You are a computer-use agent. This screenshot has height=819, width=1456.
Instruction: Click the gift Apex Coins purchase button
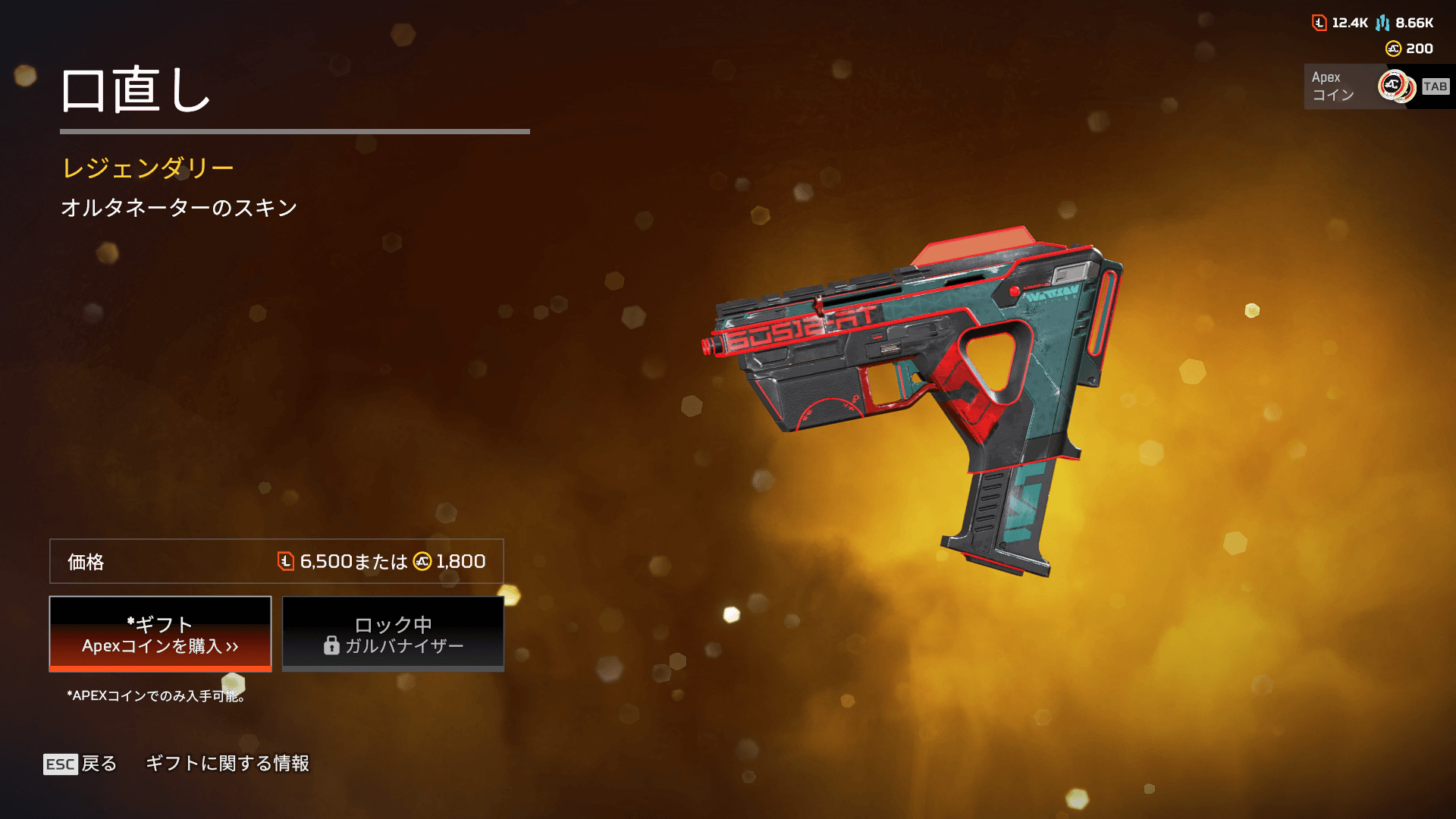160,634
